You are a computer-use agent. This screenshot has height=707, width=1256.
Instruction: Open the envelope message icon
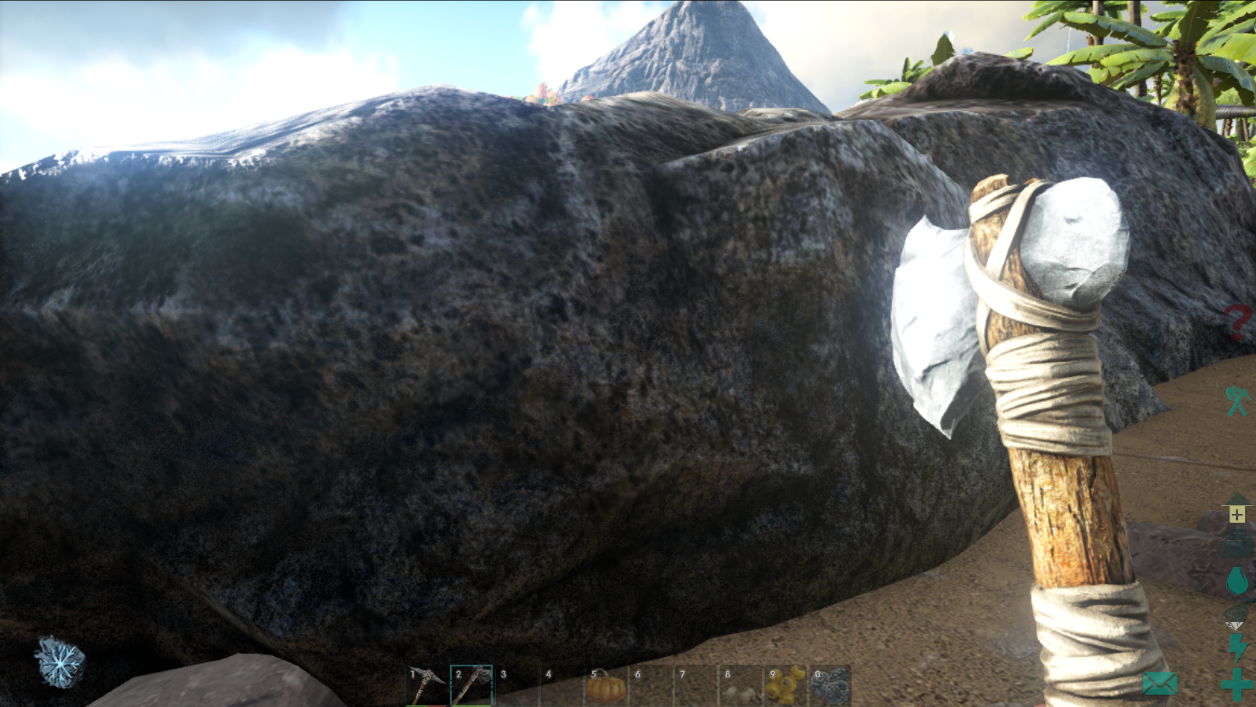pos(1159,684)
